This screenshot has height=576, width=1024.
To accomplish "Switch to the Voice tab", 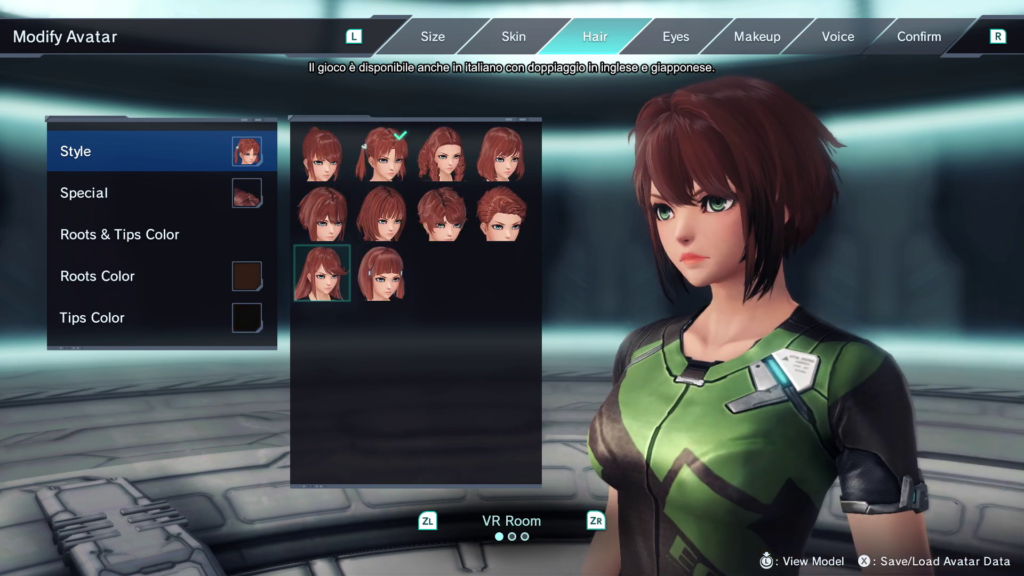I will click(838, 37).
